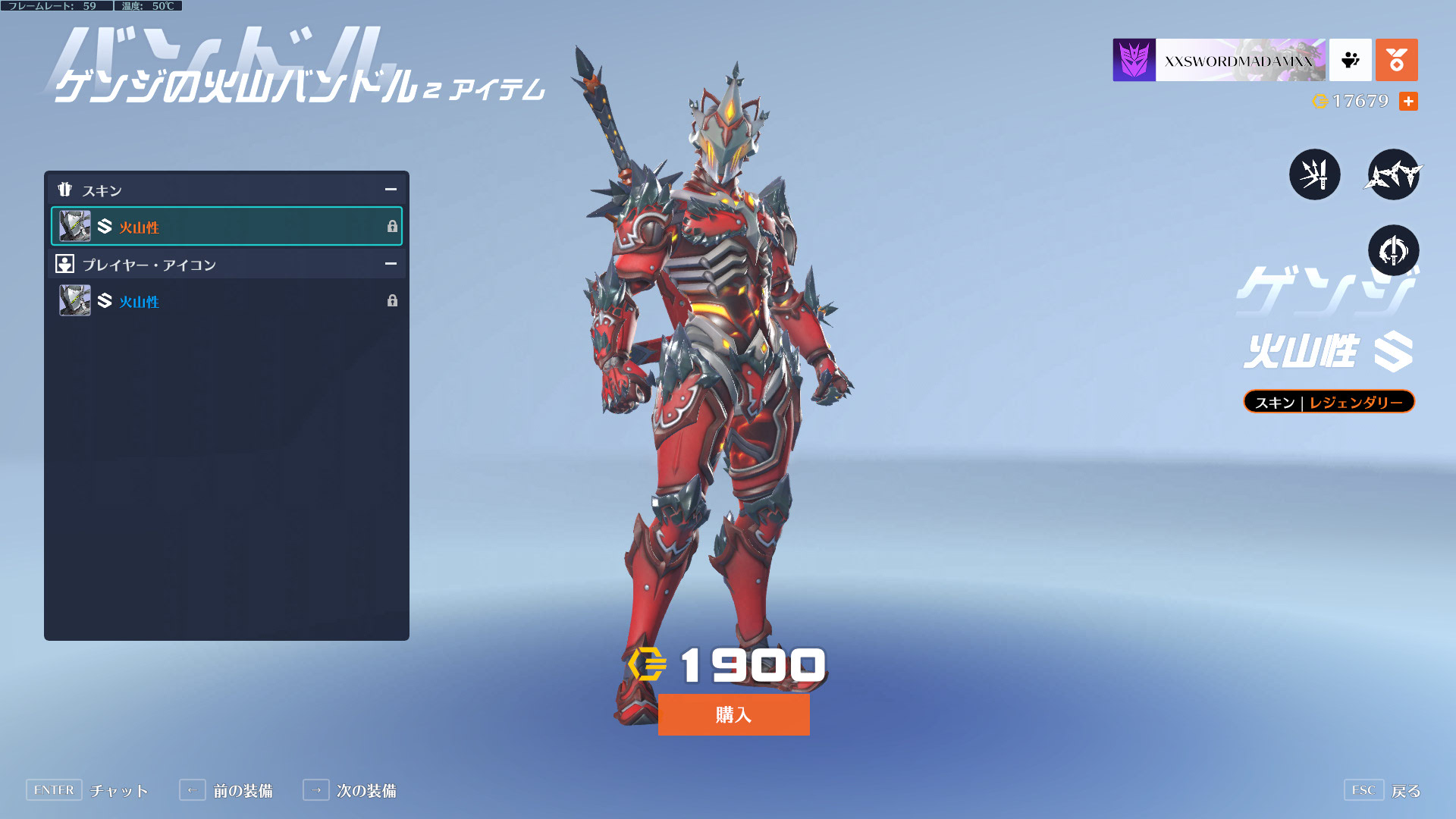The image size is (1456, 819).
Task: Show the next equipment (次の装備)
Action: (x=350, y=790)
